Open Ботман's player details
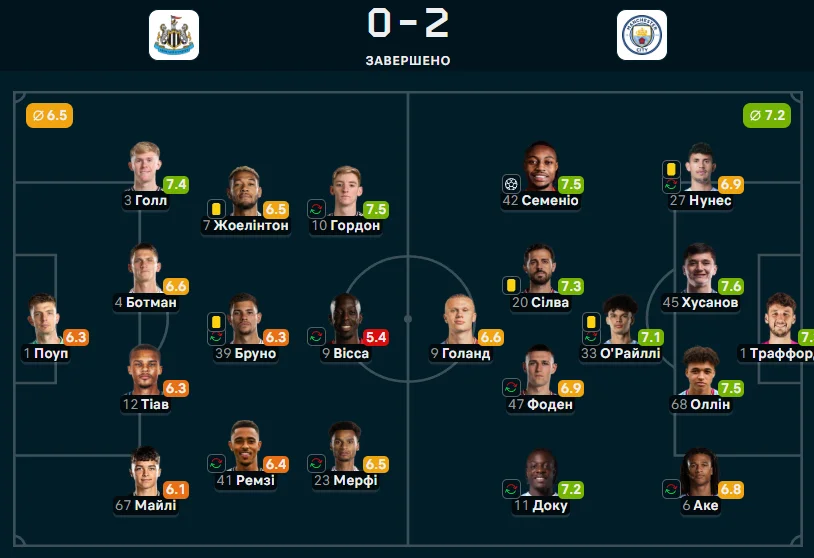 click(145, 269)
